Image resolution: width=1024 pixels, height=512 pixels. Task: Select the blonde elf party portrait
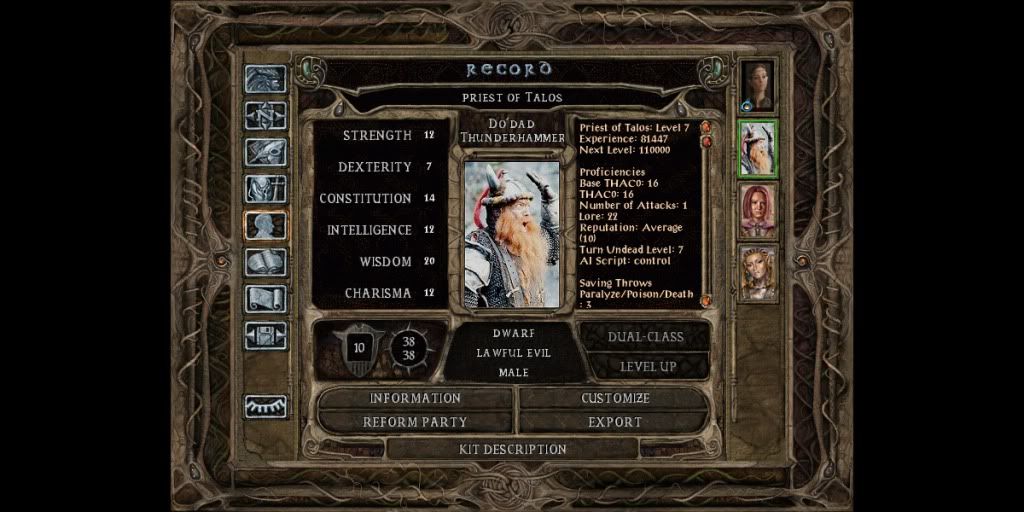pos(757,272)
